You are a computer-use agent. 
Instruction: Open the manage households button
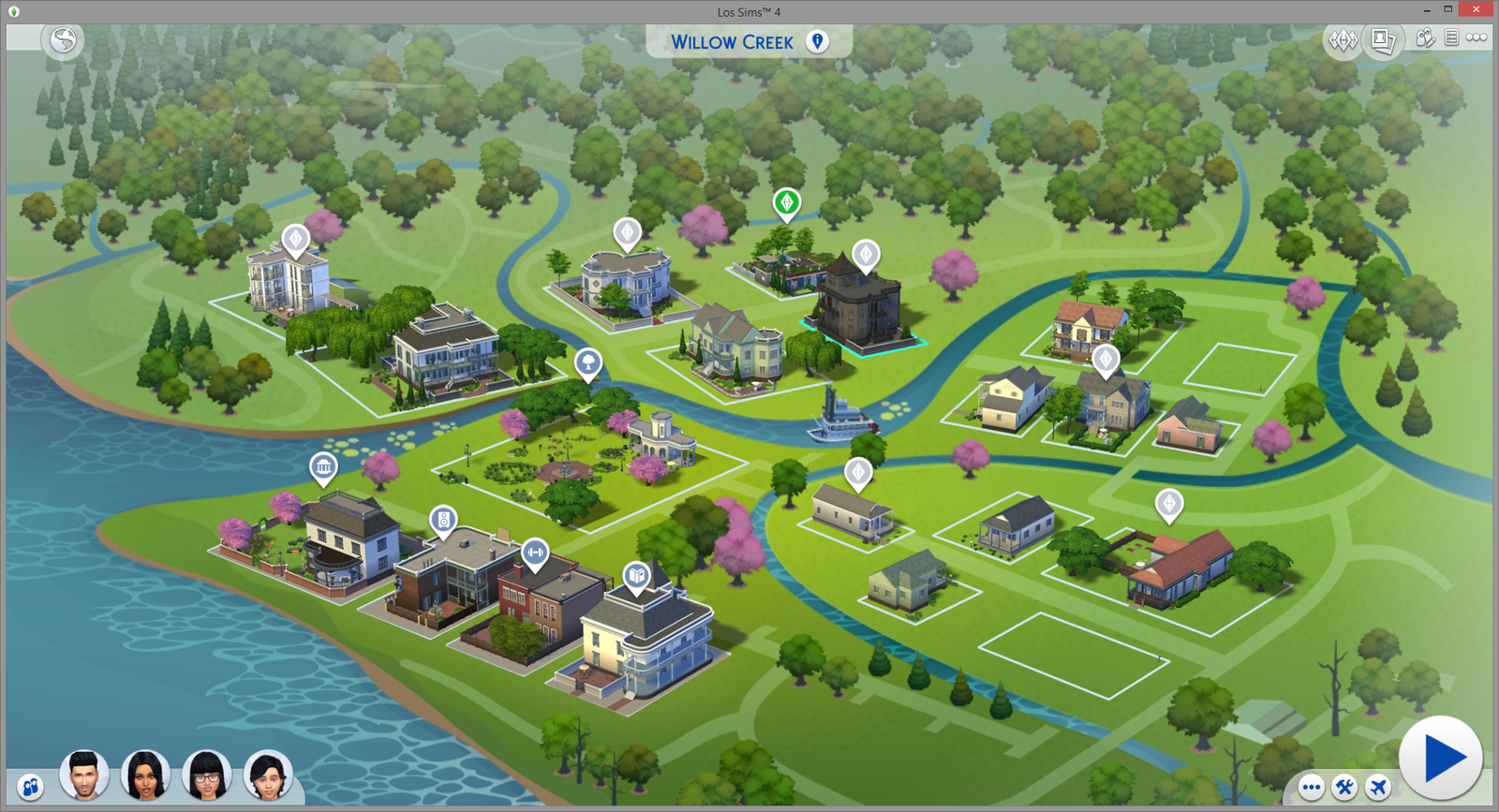pyautogui.click(x=30, y=787)
